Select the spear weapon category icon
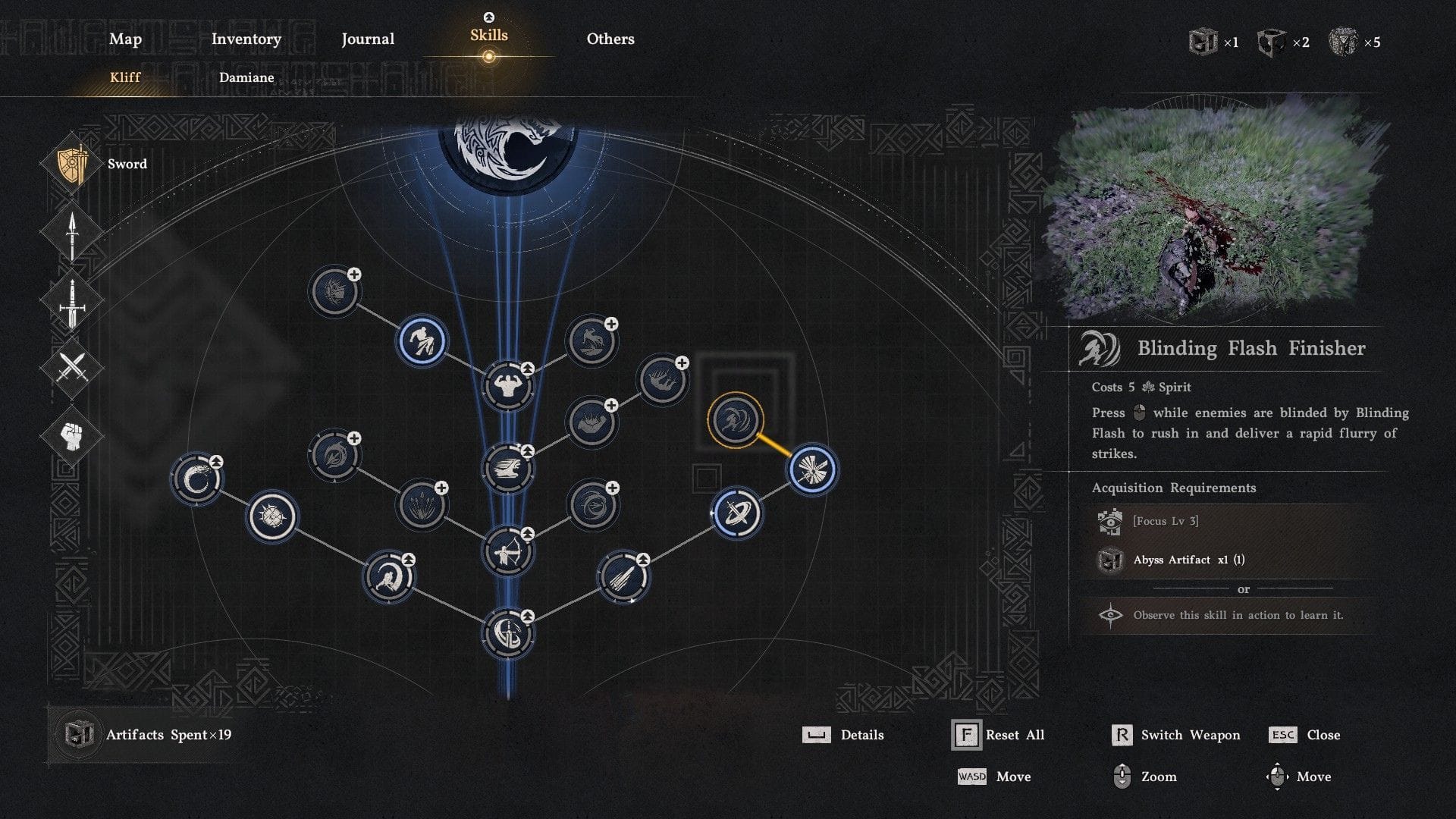Screen dimensions: 1456x819 point(73,234)
